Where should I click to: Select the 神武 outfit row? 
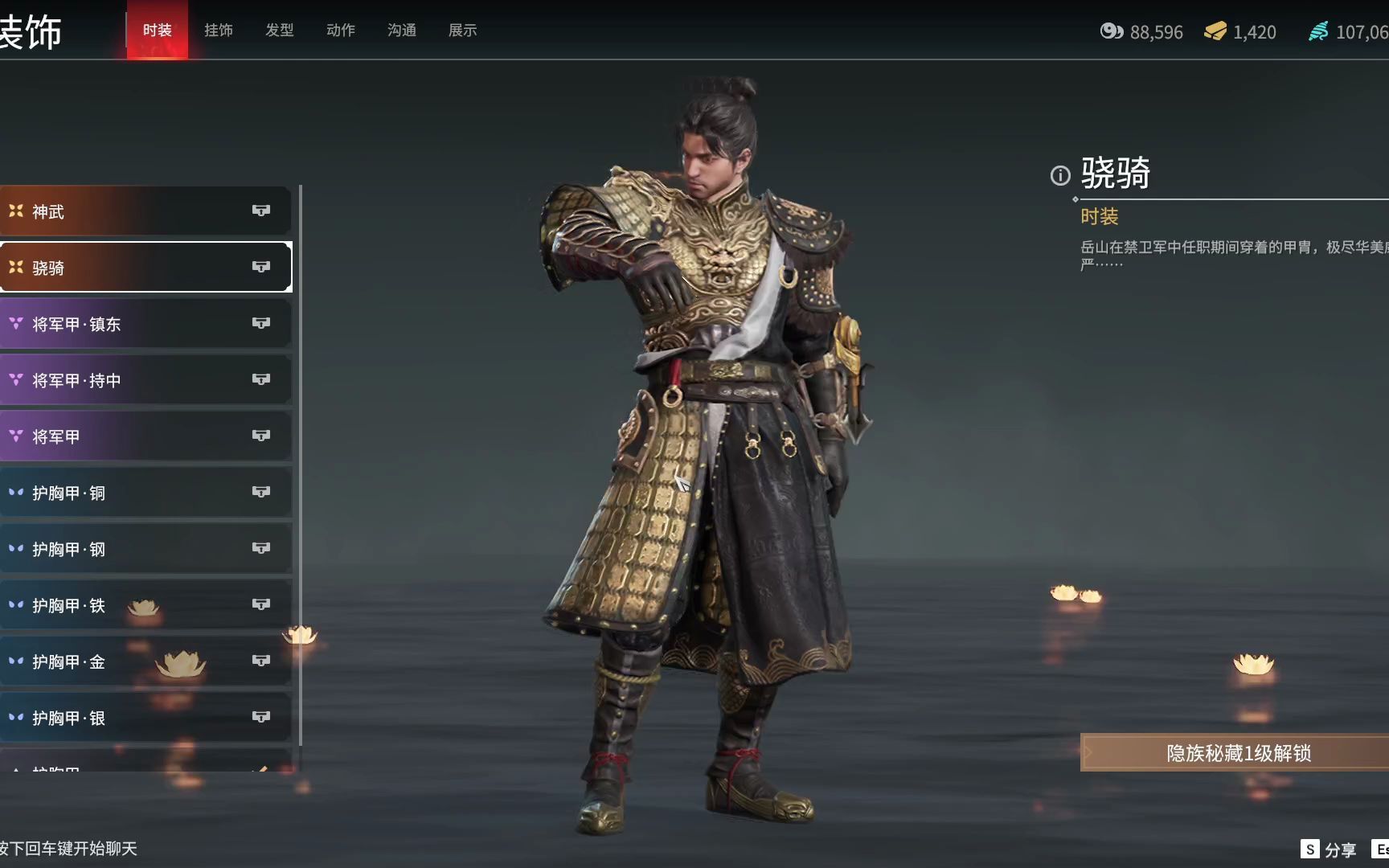click(x=145, y=211)
